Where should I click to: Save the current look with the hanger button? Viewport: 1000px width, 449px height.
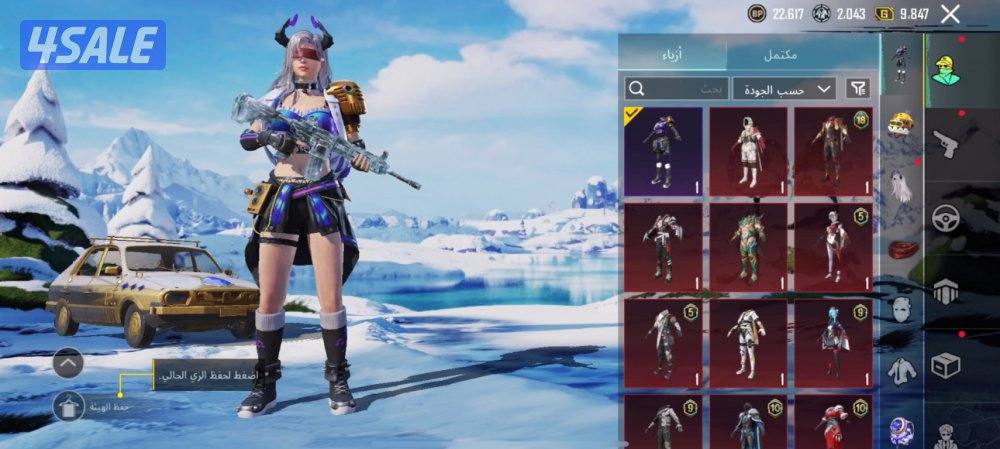coord(68,406)
